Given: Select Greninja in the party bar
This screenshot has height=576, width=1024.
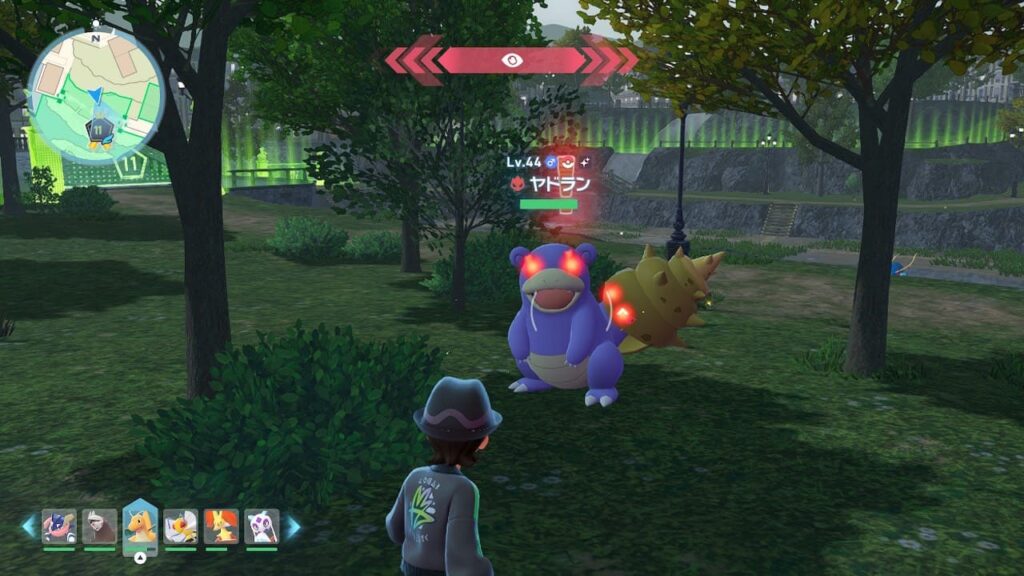Looking at the screenshot, I should pyautogui.click(x=59, y=526).
